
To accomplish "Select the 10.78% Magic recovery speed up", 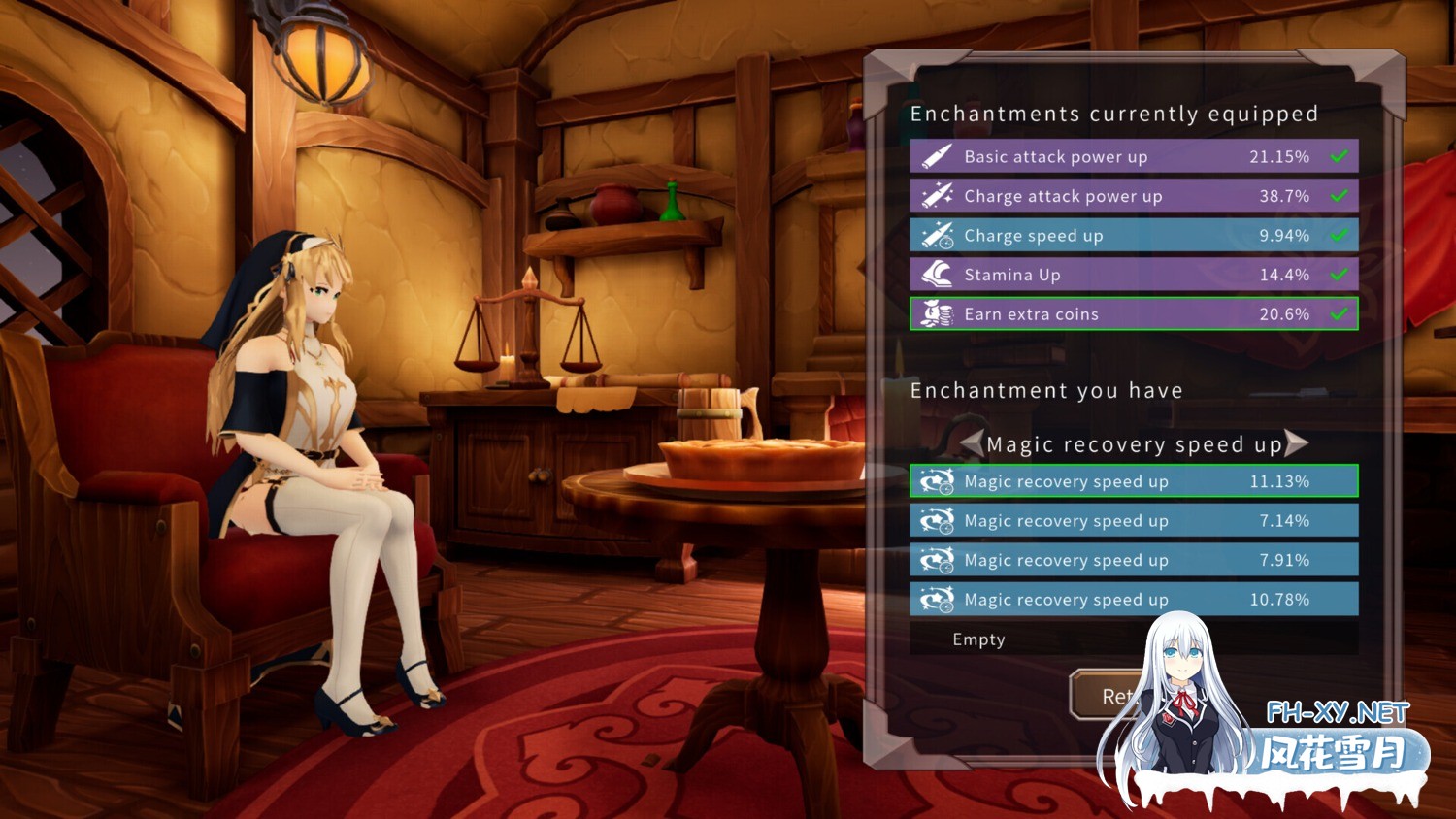I will (1133, 600).
